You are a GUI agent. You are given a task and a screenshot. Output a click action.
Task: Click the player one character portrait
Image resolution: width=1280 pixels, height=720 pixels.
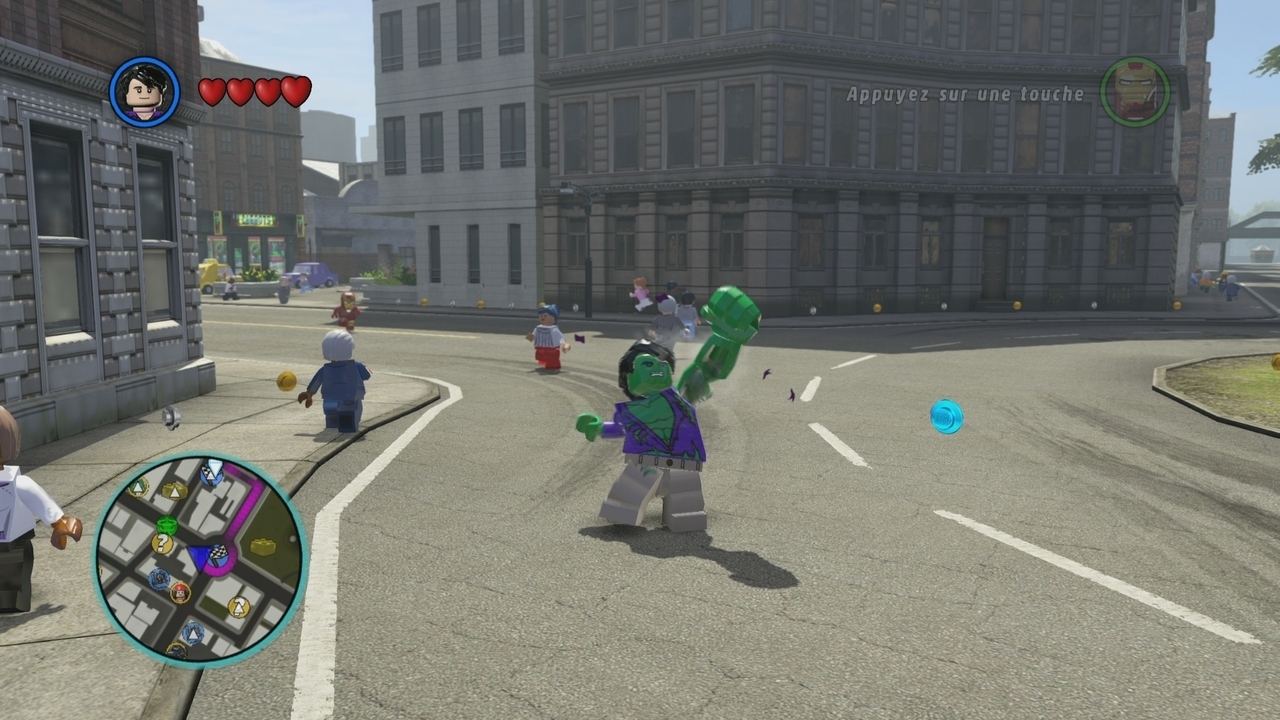[x=145, y=92]
